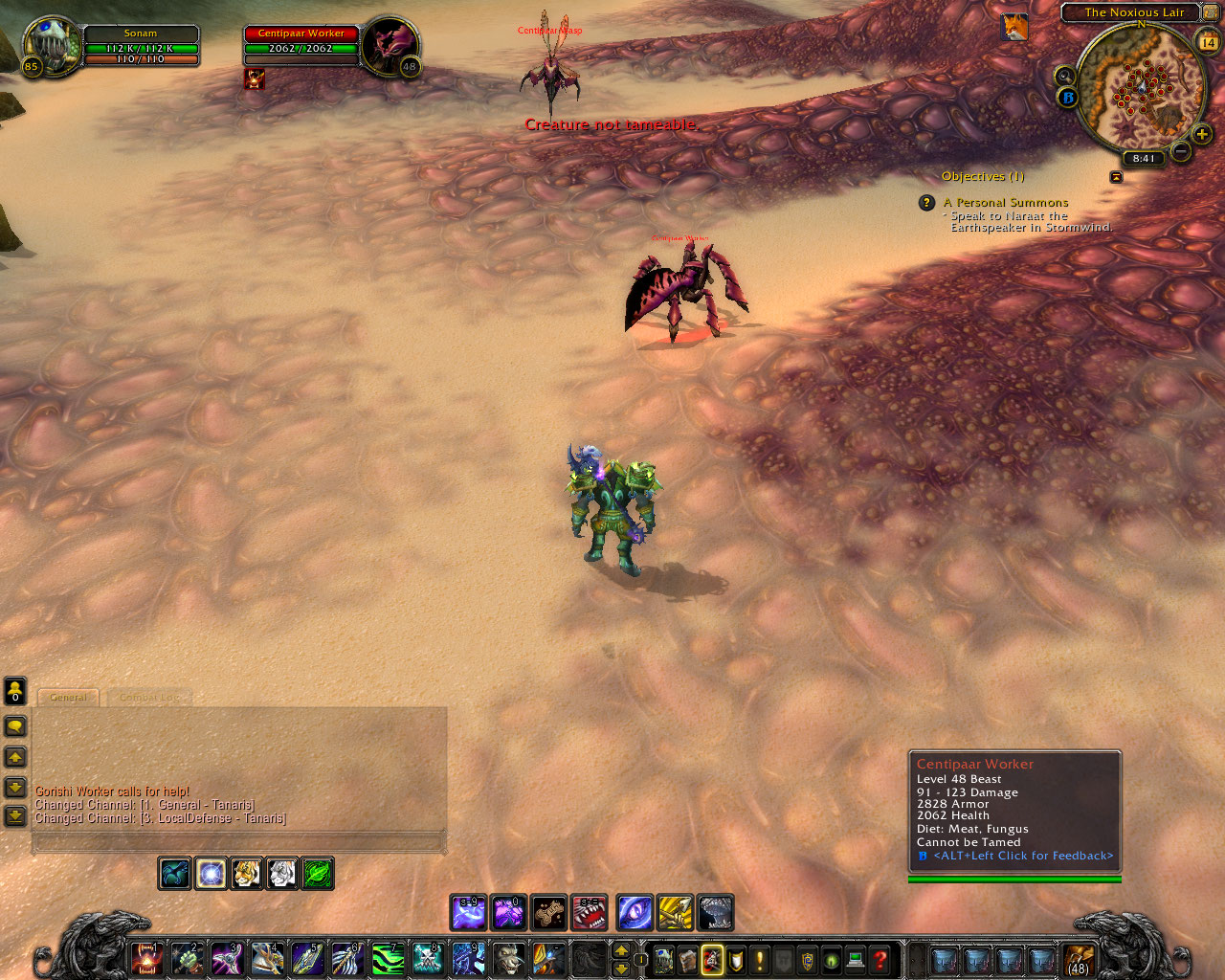This screenshot has width=1225, height=980.
Task: Zoom out the minimap with minus button
Action: (1181, 151)
